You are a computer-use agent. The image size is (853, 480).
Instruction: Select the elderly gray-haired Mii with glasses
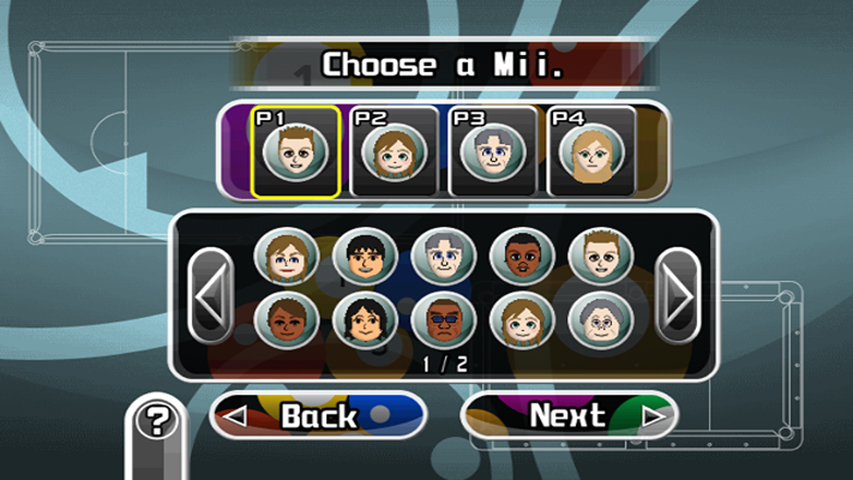click(600, 320)
